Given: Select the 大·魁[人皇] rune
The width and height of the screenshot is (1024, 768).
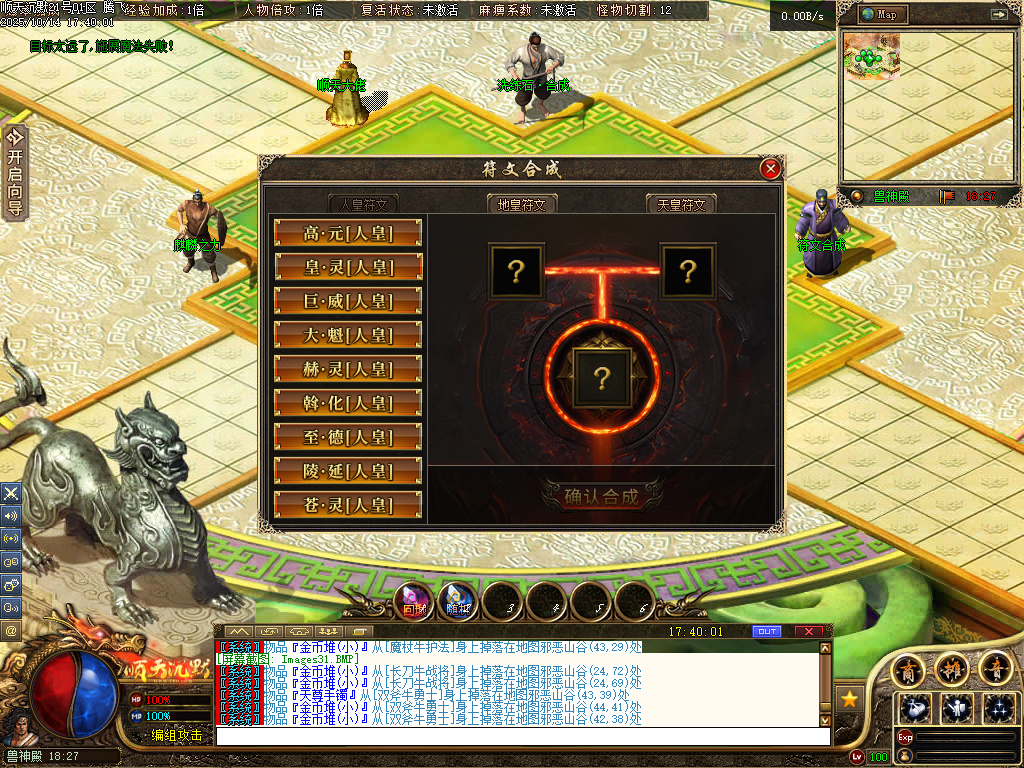Looking at the screenshot, I should [x=348, y=336].
